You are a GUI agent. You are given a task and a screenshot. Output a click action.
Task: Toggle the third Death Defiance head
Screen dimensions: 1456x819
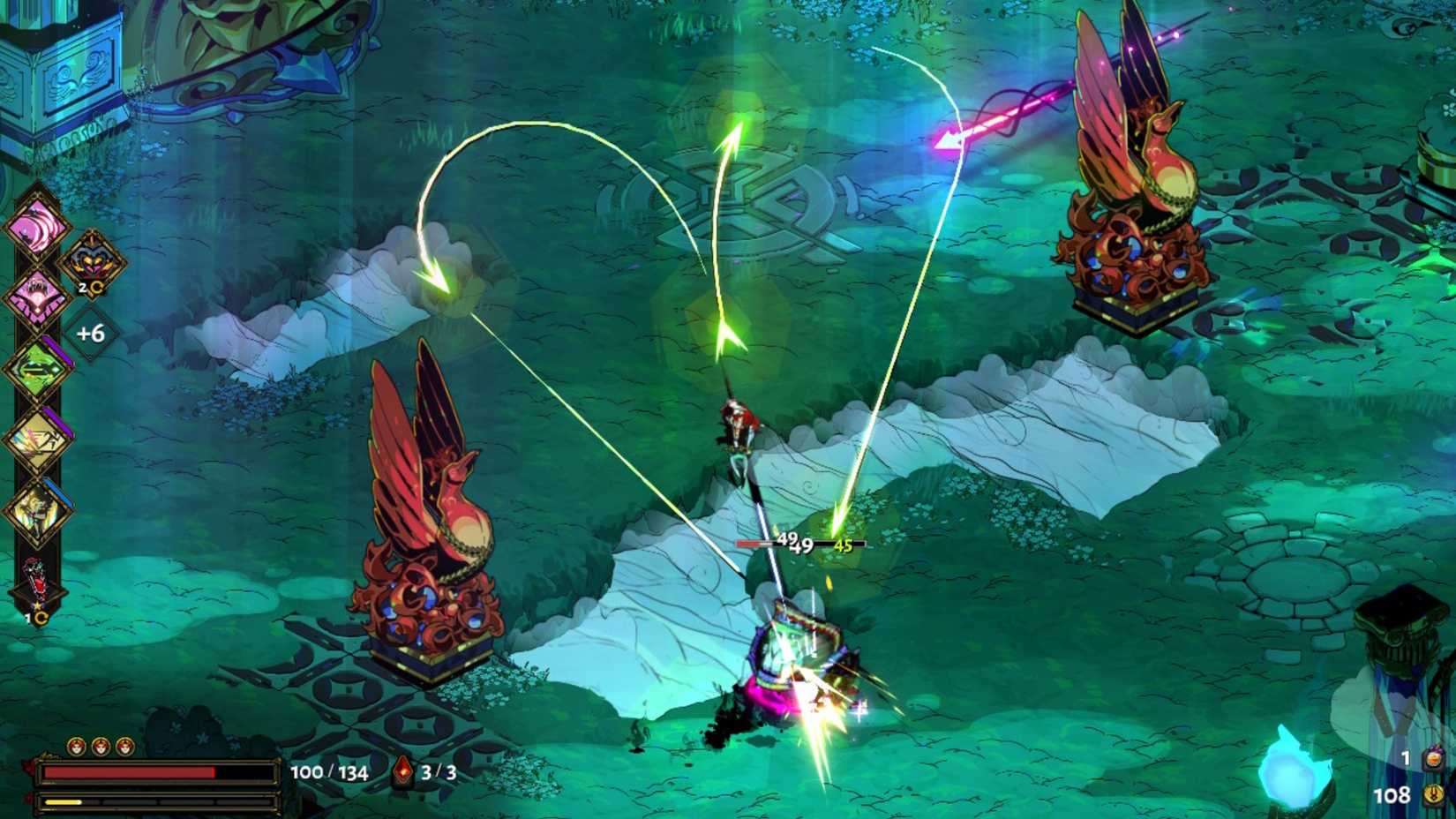(x=124, y=745)
